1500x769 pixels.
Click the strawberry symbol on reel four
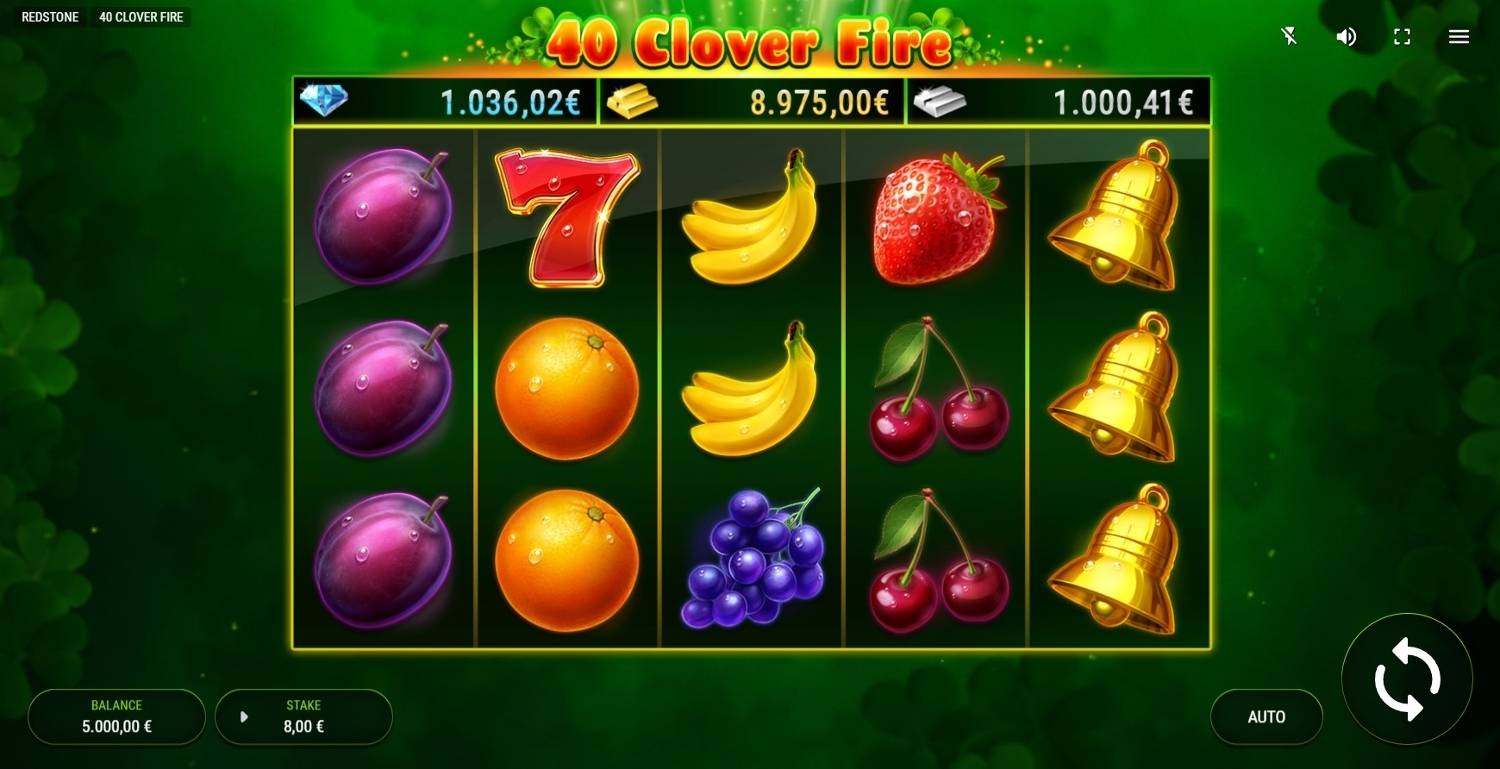(937, 213)
